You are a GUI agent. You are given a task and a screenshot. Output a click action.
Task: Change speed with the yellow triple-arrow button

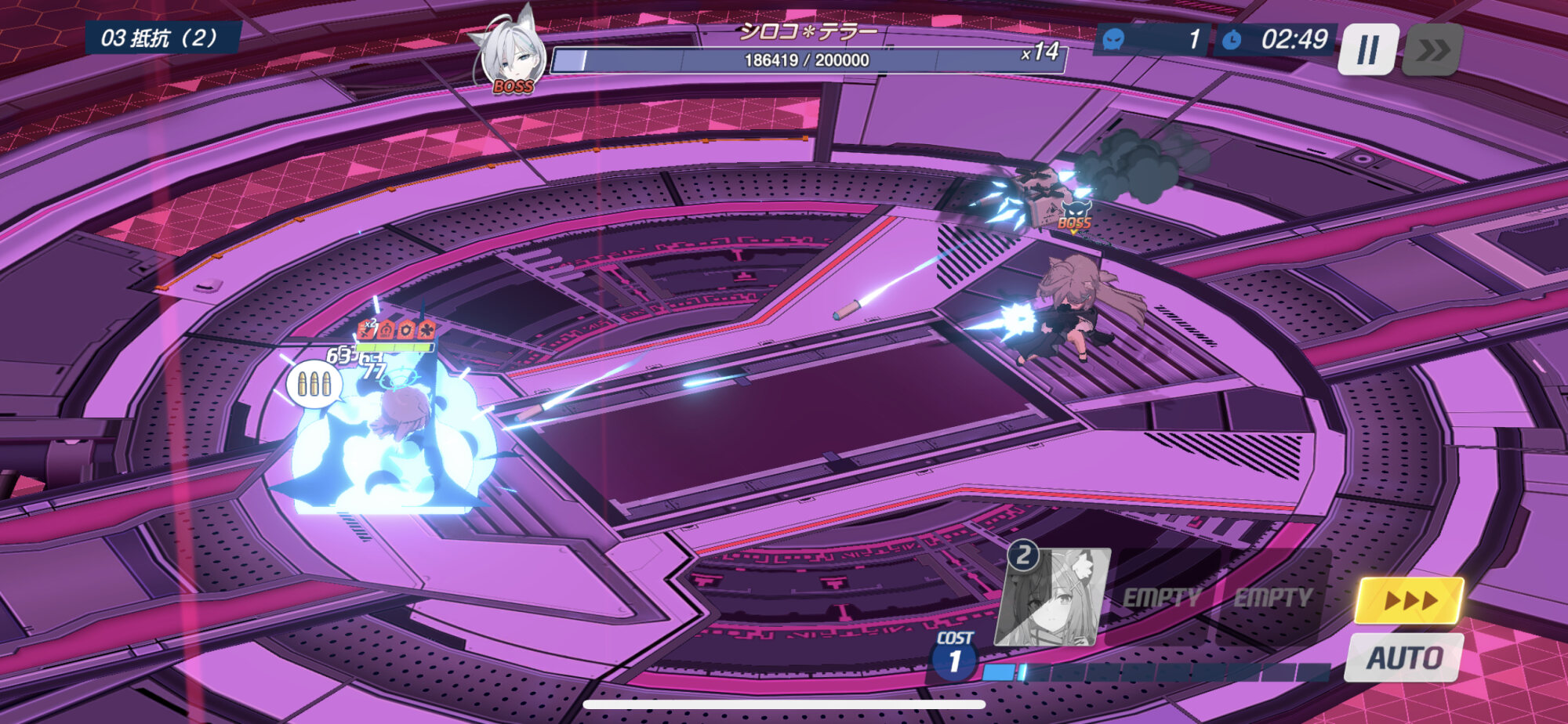tap(1409, 600)
